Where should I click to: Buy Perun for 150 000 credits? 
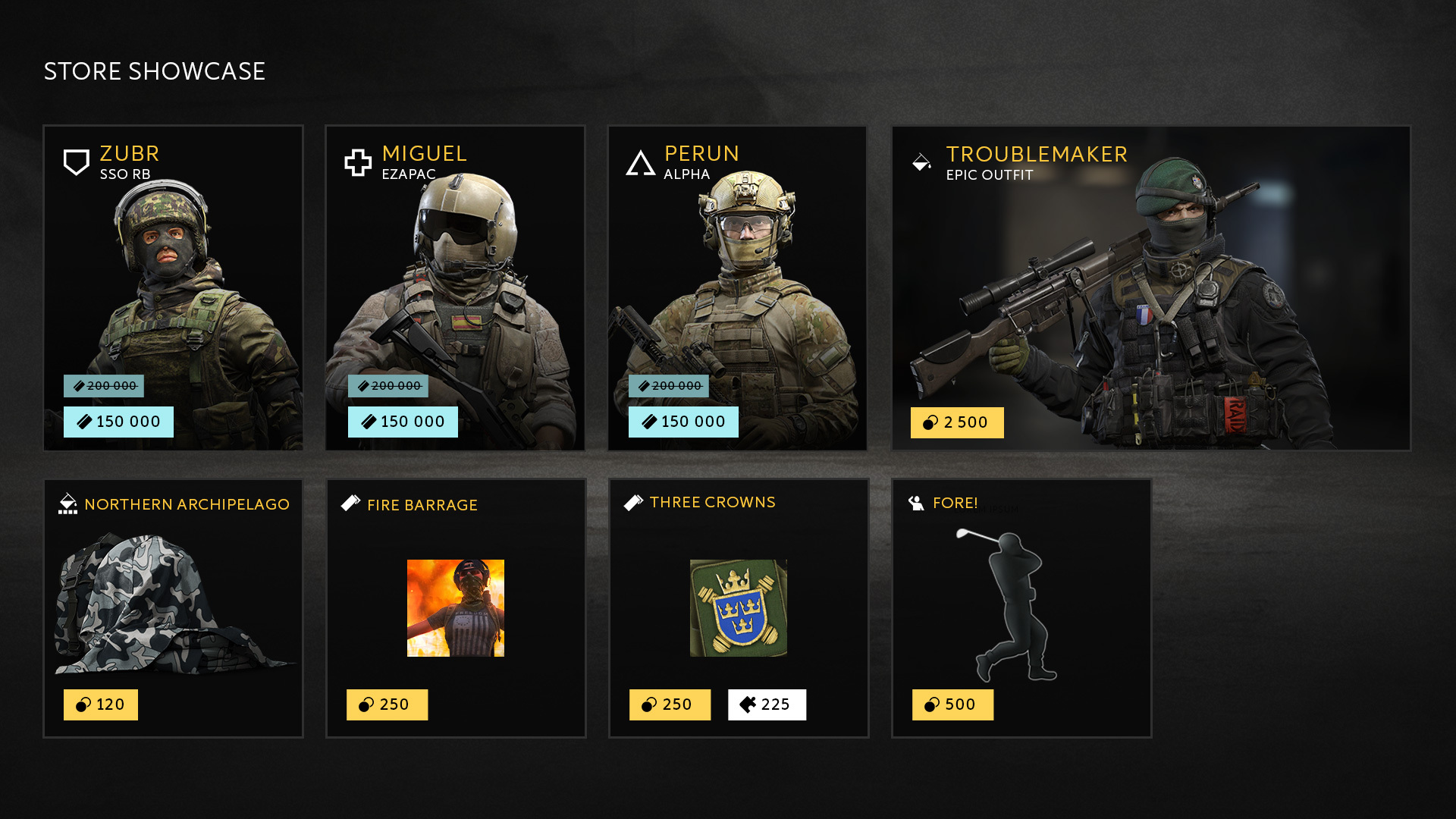[683, 422]
